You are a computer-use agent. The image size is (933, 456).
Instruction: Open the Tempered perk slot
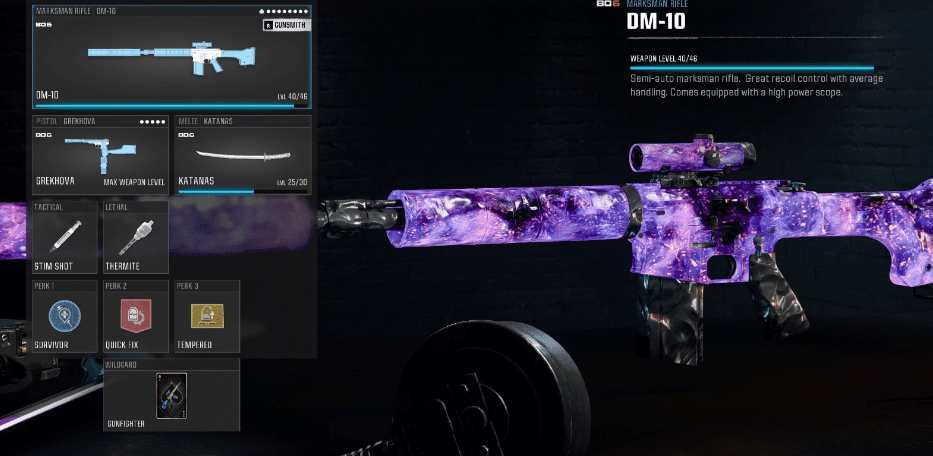(207, 318)
